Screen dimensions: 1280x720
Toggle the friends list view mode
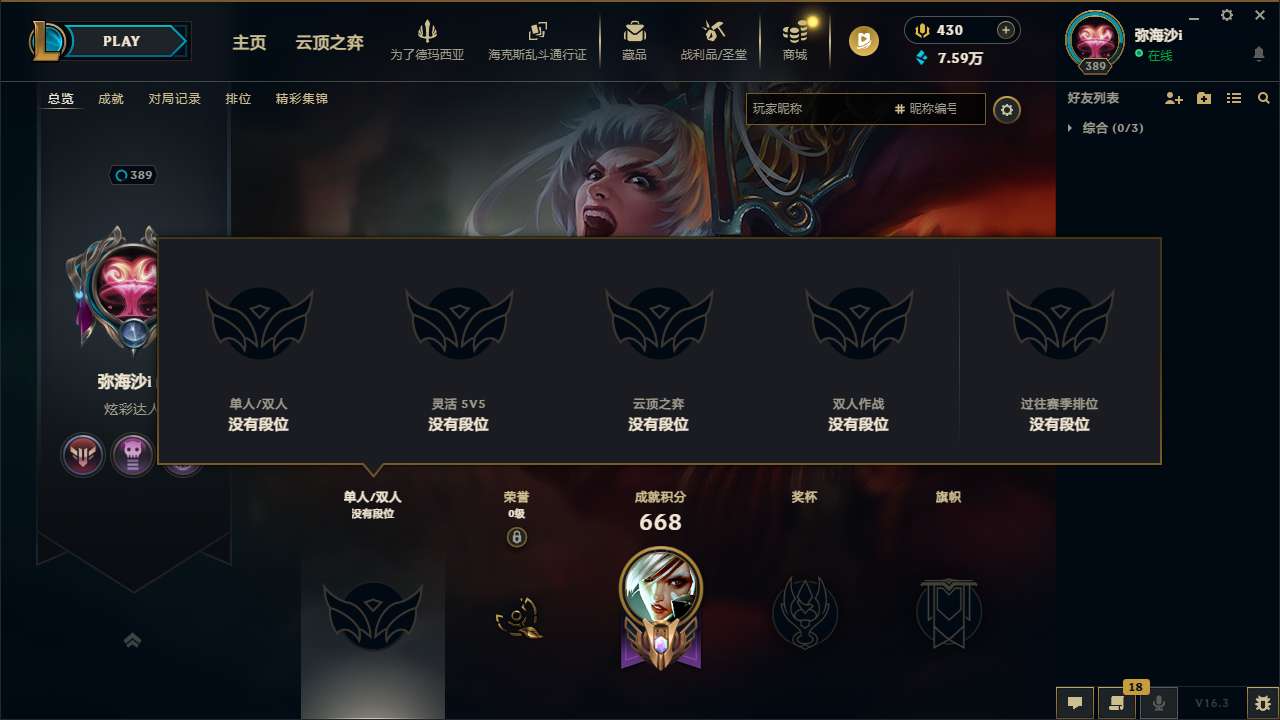click(x=1233, y=98)
